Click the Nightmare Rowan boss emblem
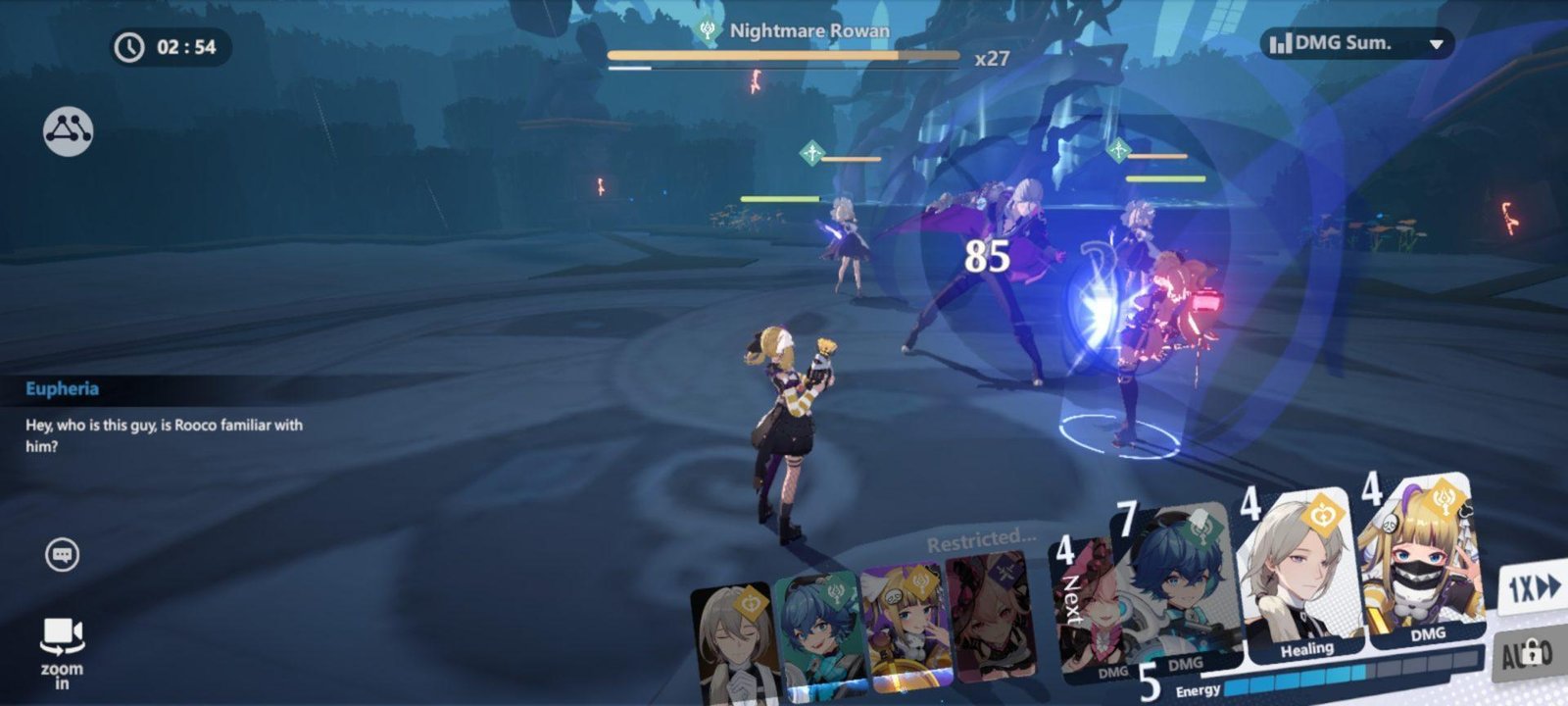Screen dimensions: 1568x706 point(706,30)
